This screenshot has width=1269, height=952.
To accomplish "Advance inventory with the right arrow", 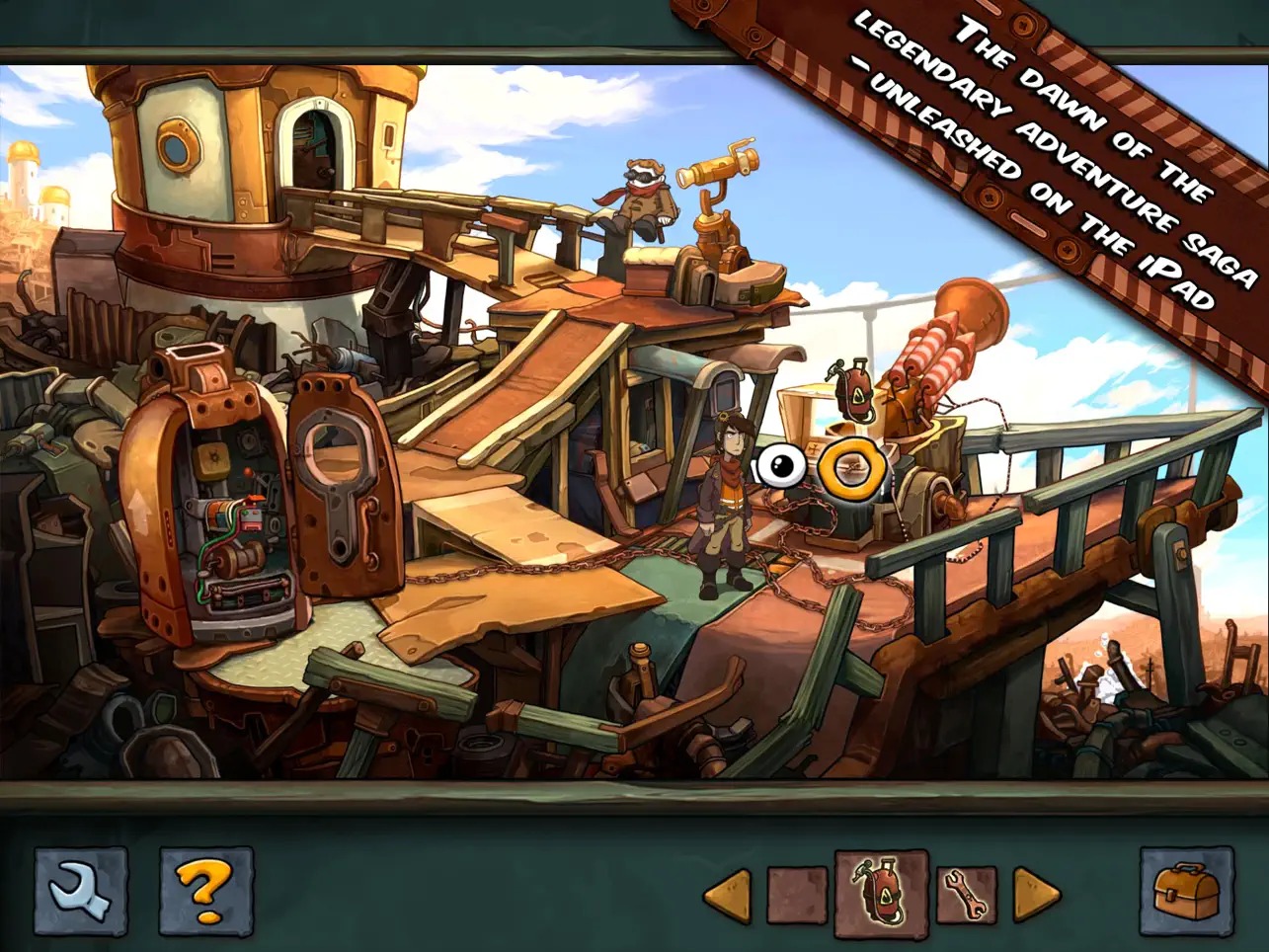I will (x=1036, y=896).
